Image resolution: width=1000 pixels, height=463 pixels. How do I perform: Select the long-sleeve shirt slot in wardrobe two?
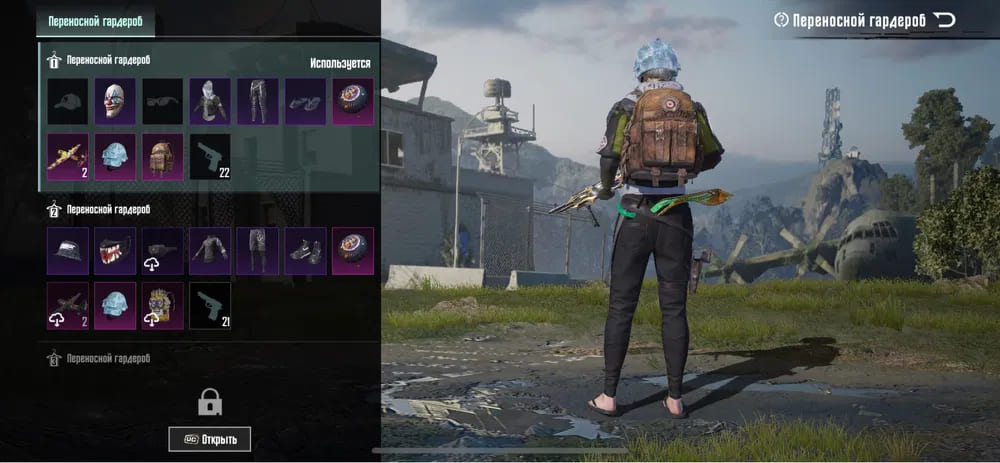210,251
